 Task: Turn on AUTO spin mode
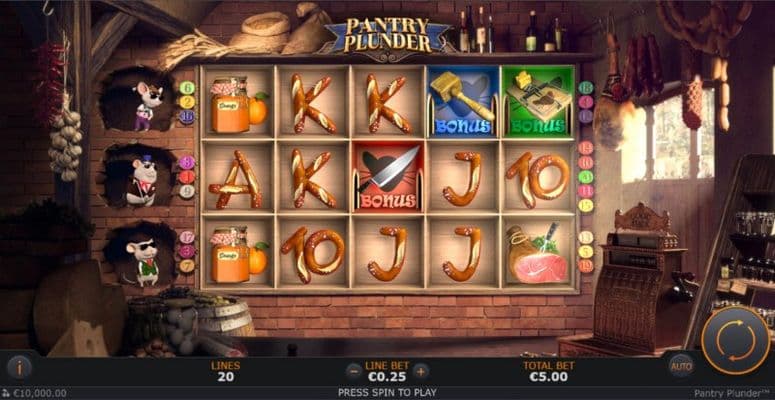tap(681, 367)
